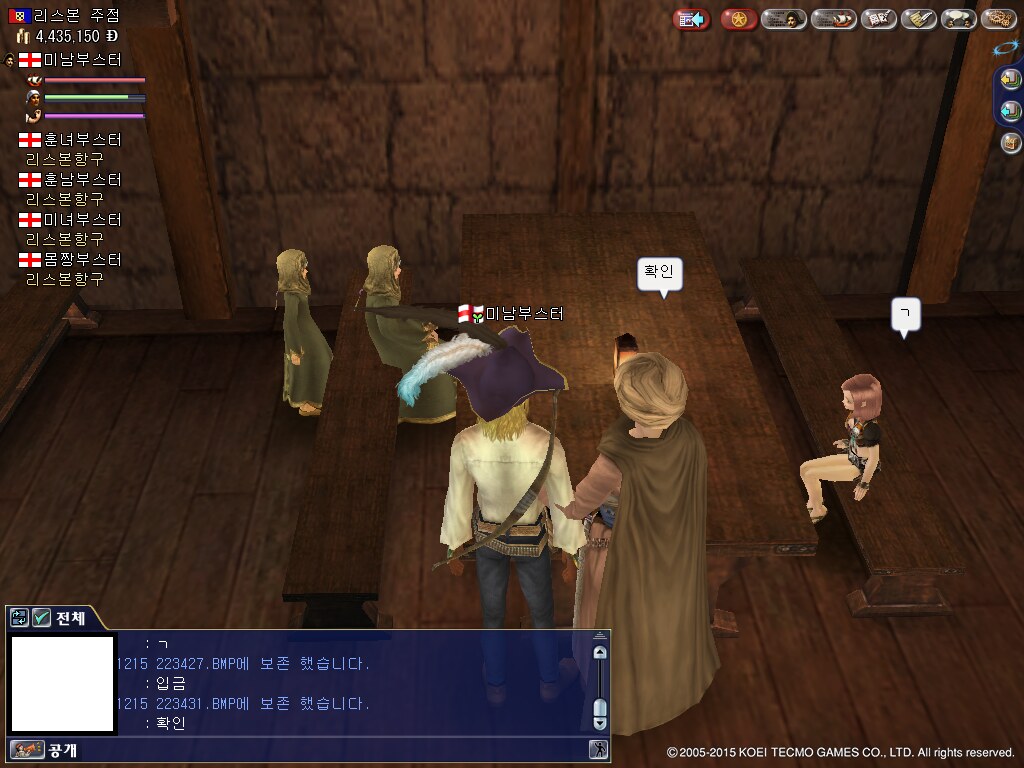
Task: Click the yellow arrow side panel button
Action: coord(1010,80)
